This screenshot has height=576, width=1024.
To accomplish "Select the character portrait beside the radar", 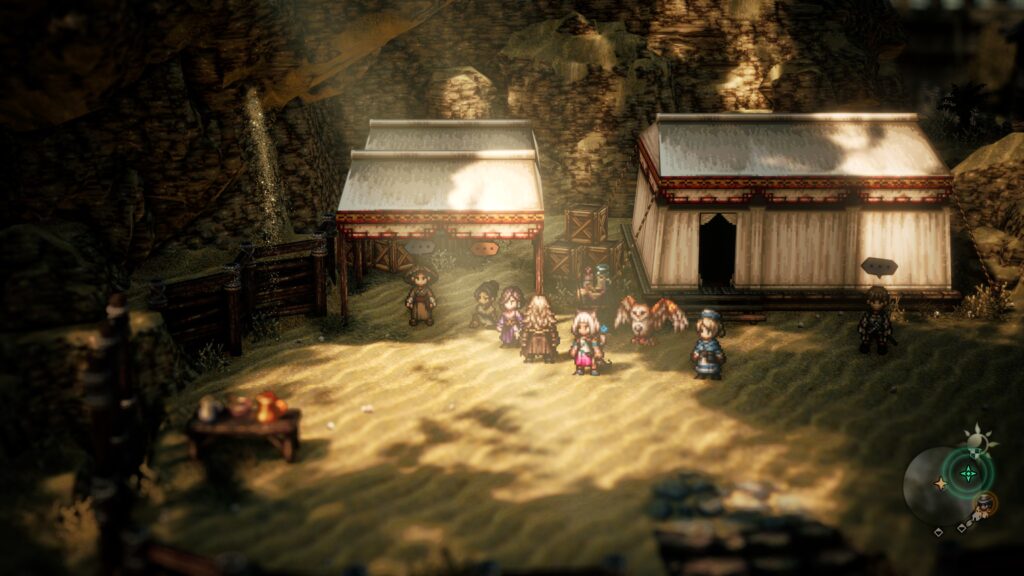I will [x=985, y=503].
